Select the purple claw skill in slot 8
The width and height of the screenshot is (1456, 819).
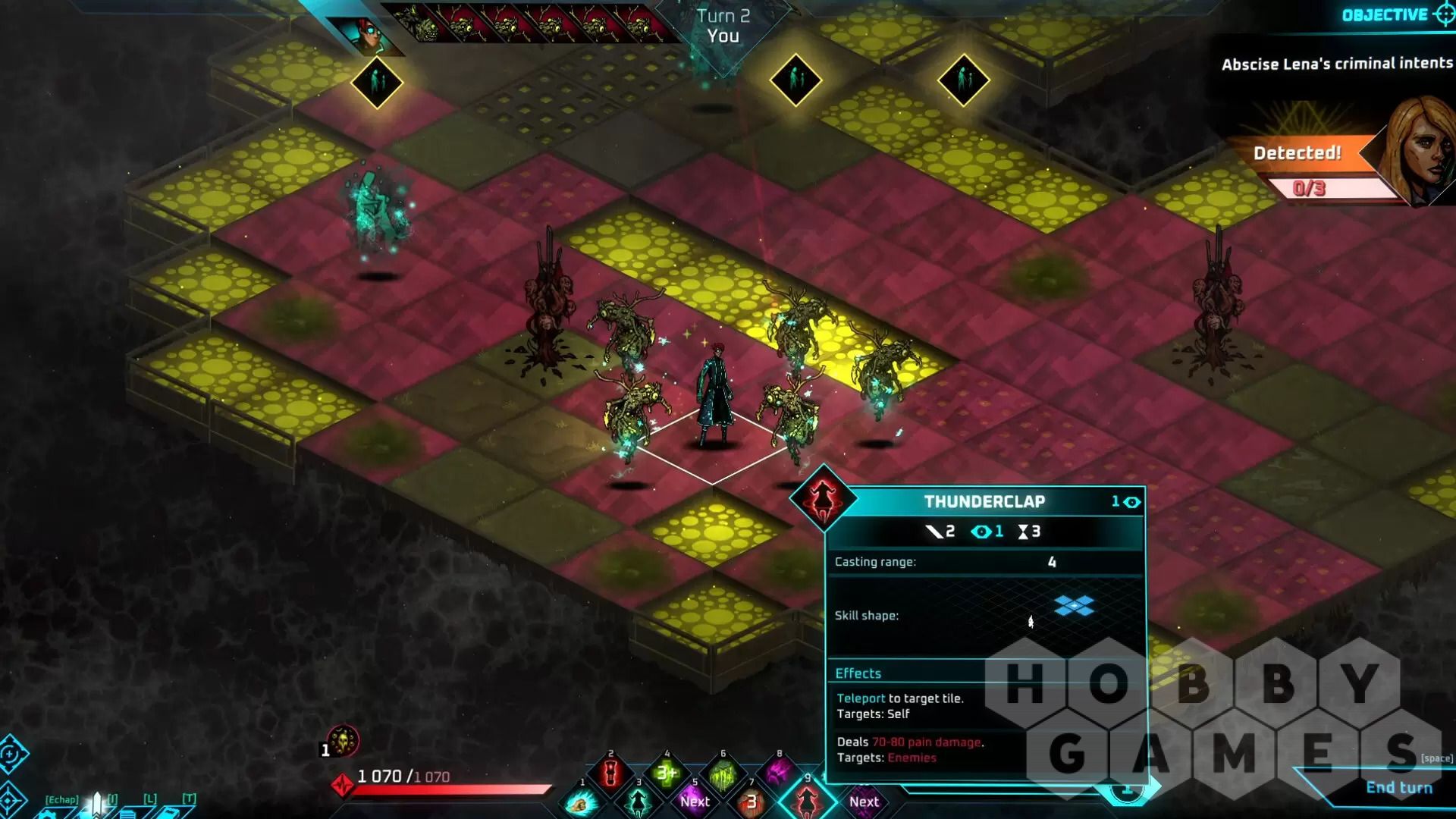tap(779, 774)
